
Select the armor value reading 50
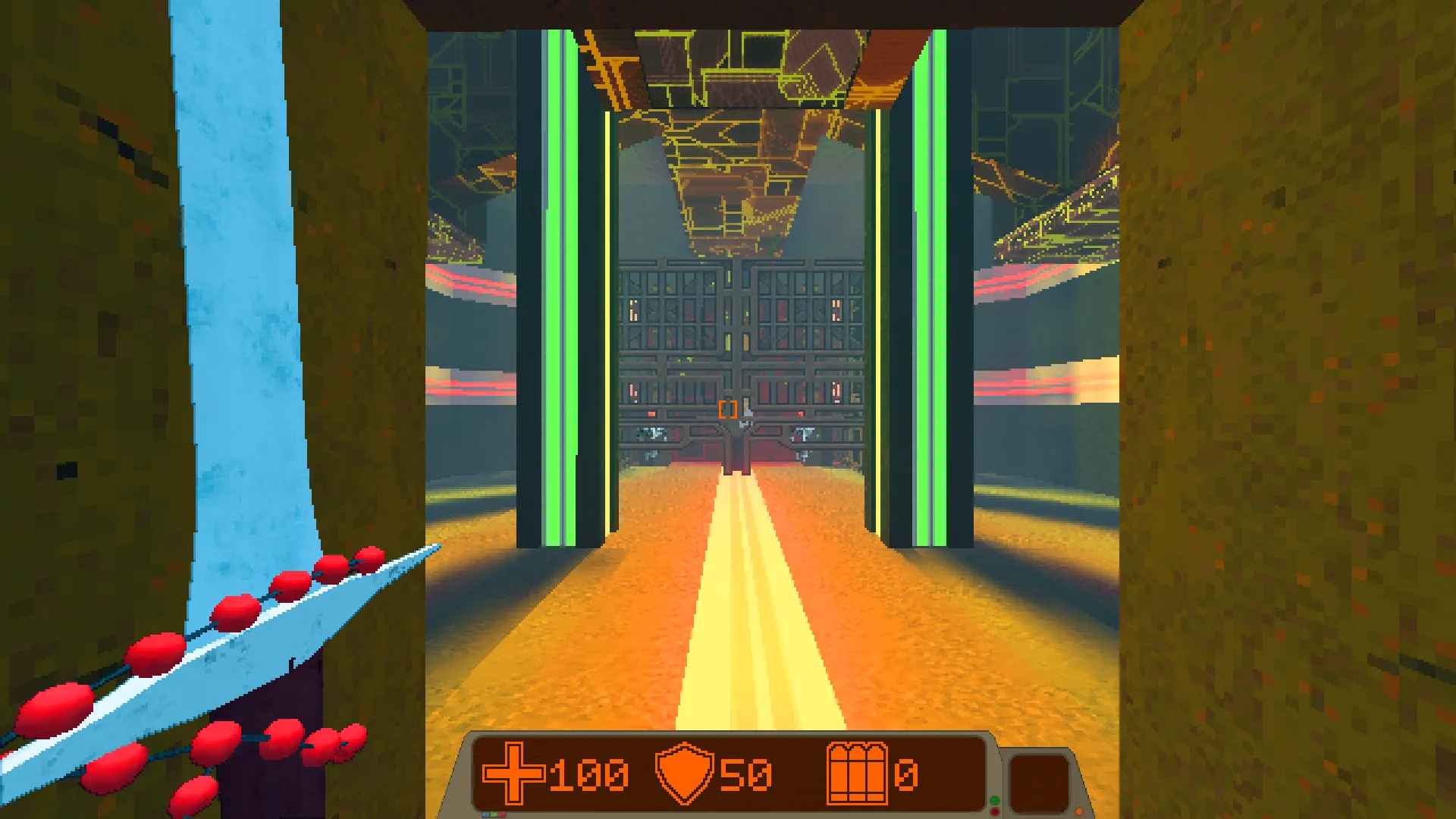(747, 775)
